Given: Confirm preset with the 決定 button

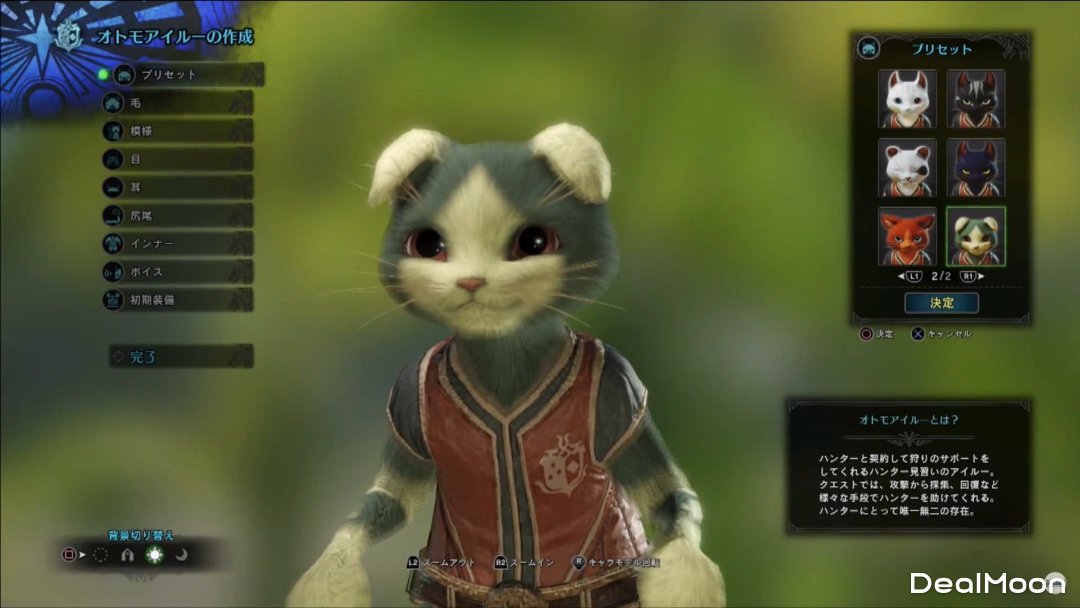Looking at the screenshot, I should click(x=941, y=302).
